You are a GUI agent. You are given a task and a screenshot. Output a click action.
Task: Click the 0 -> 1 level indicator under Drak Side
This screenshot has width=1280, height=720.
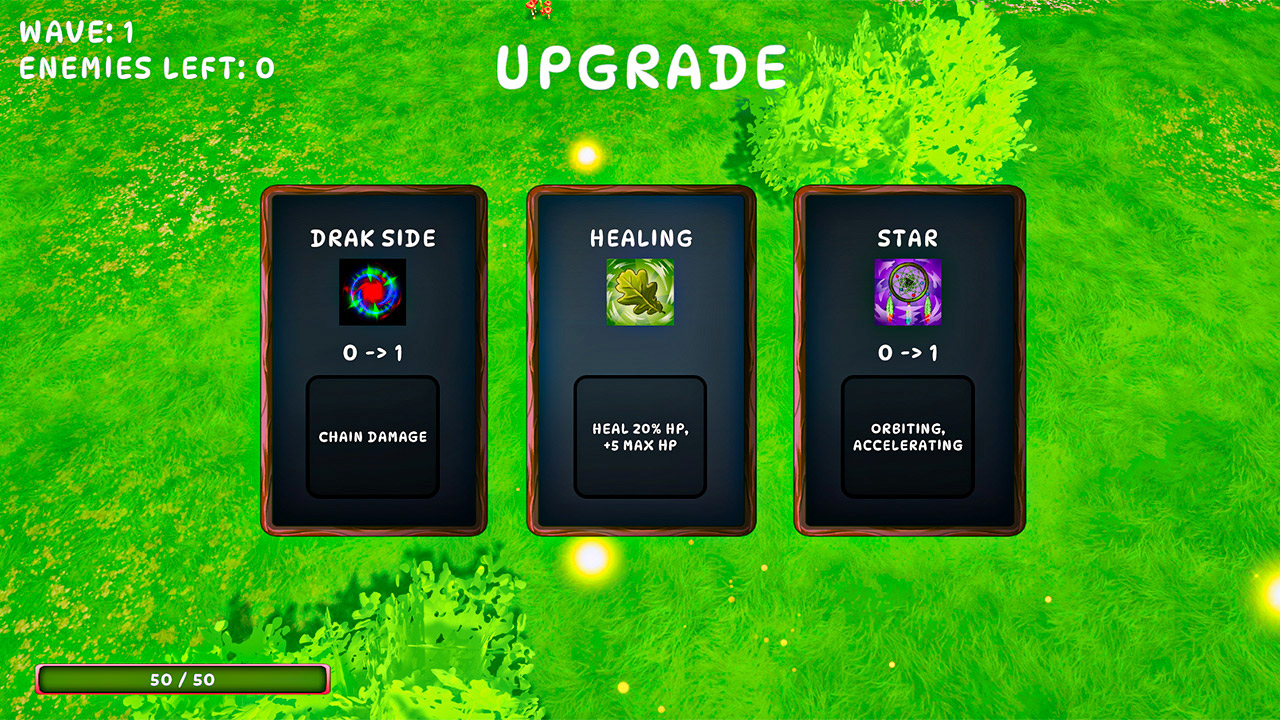coord(373,351)
